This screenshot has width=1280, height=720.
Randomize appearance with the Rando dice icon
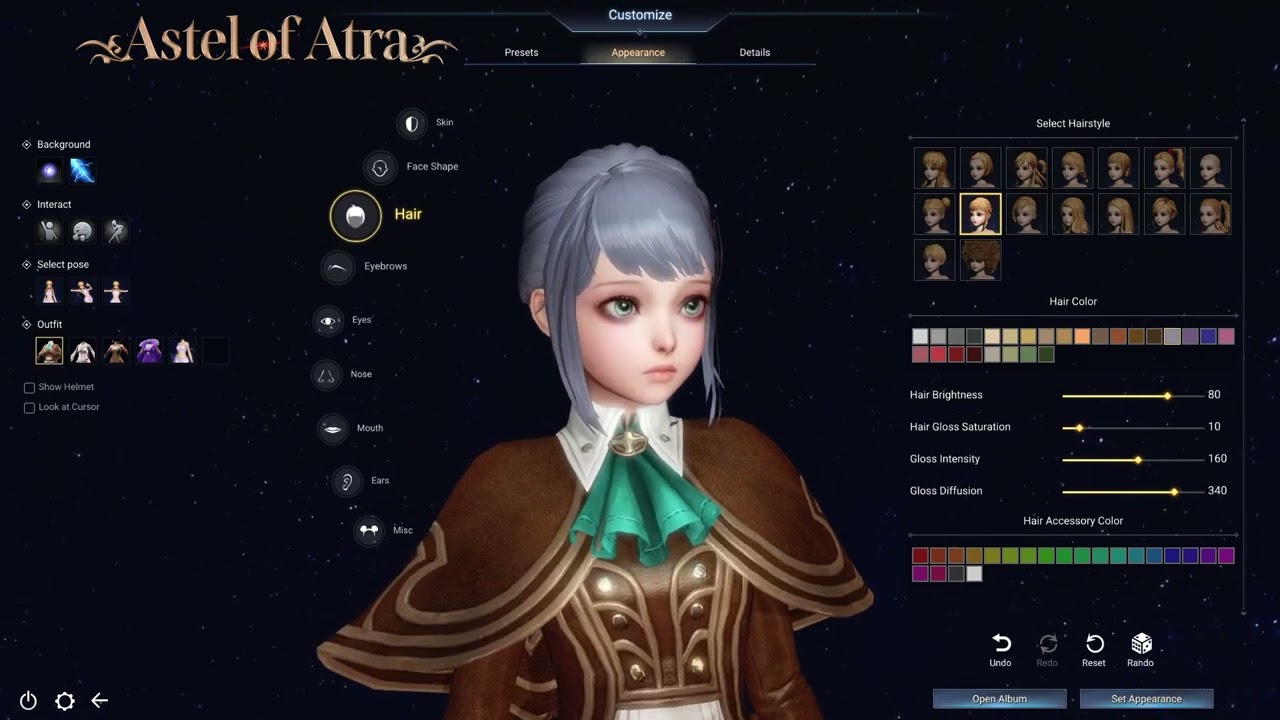tap(1140, 644)
